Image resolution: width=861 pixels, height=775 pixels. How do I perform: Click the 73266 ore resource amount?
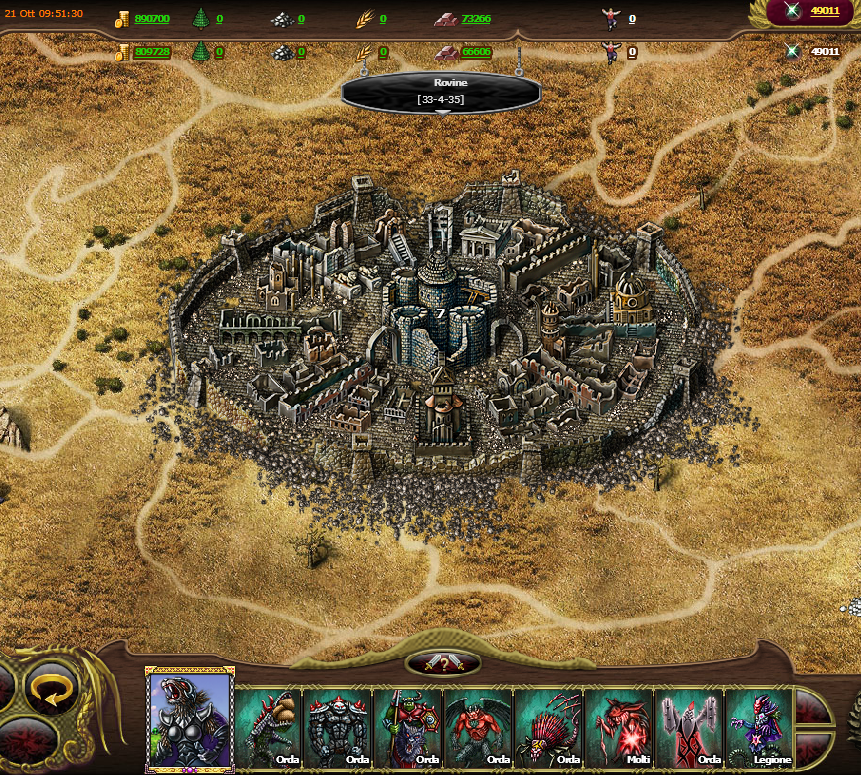(476, 18)
